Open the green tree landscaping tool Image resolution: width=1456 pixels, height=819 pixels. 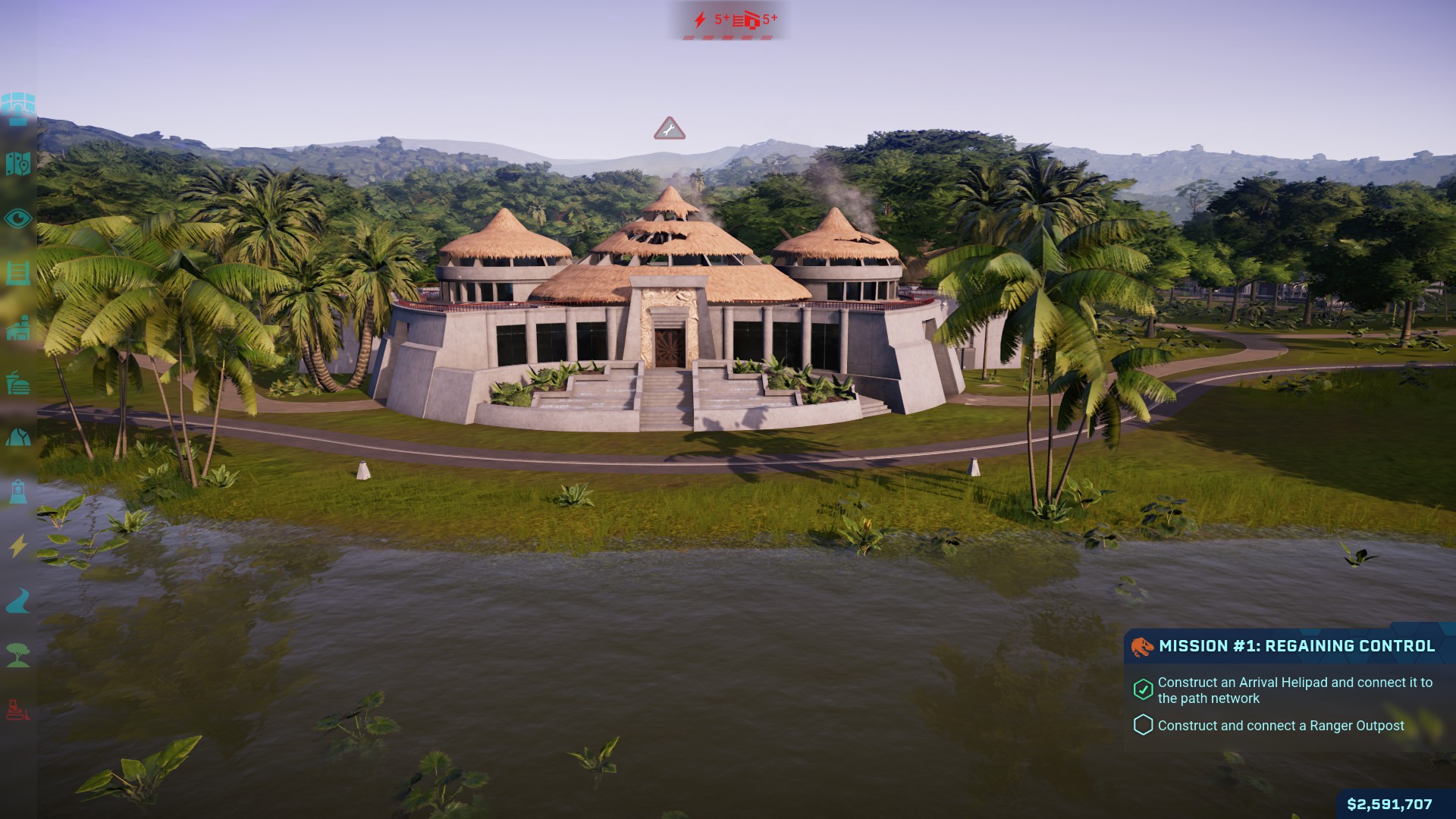pos(18,655)
